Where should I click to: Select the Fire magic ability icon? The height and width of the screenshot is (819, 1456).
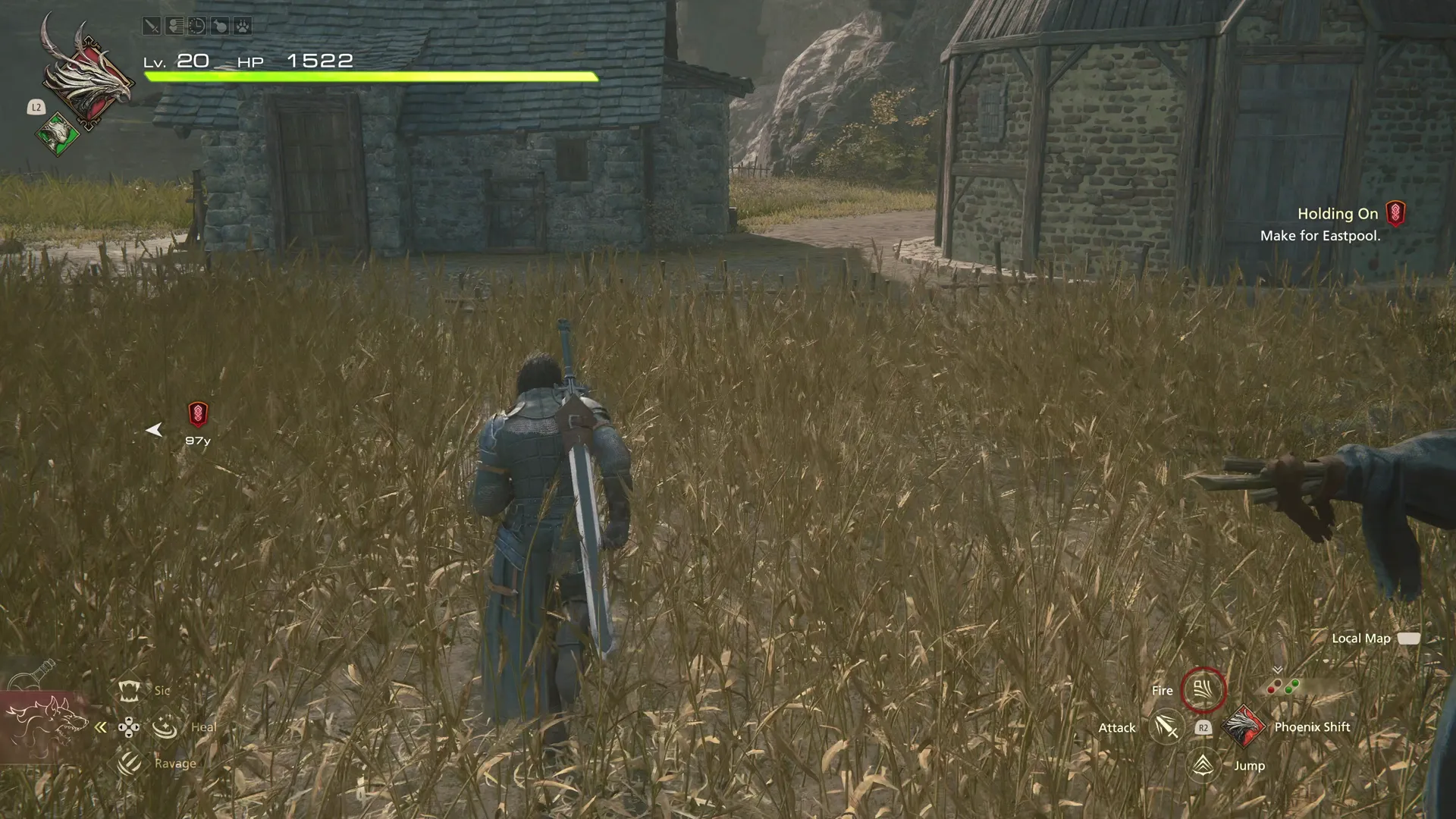(1203, 689)
